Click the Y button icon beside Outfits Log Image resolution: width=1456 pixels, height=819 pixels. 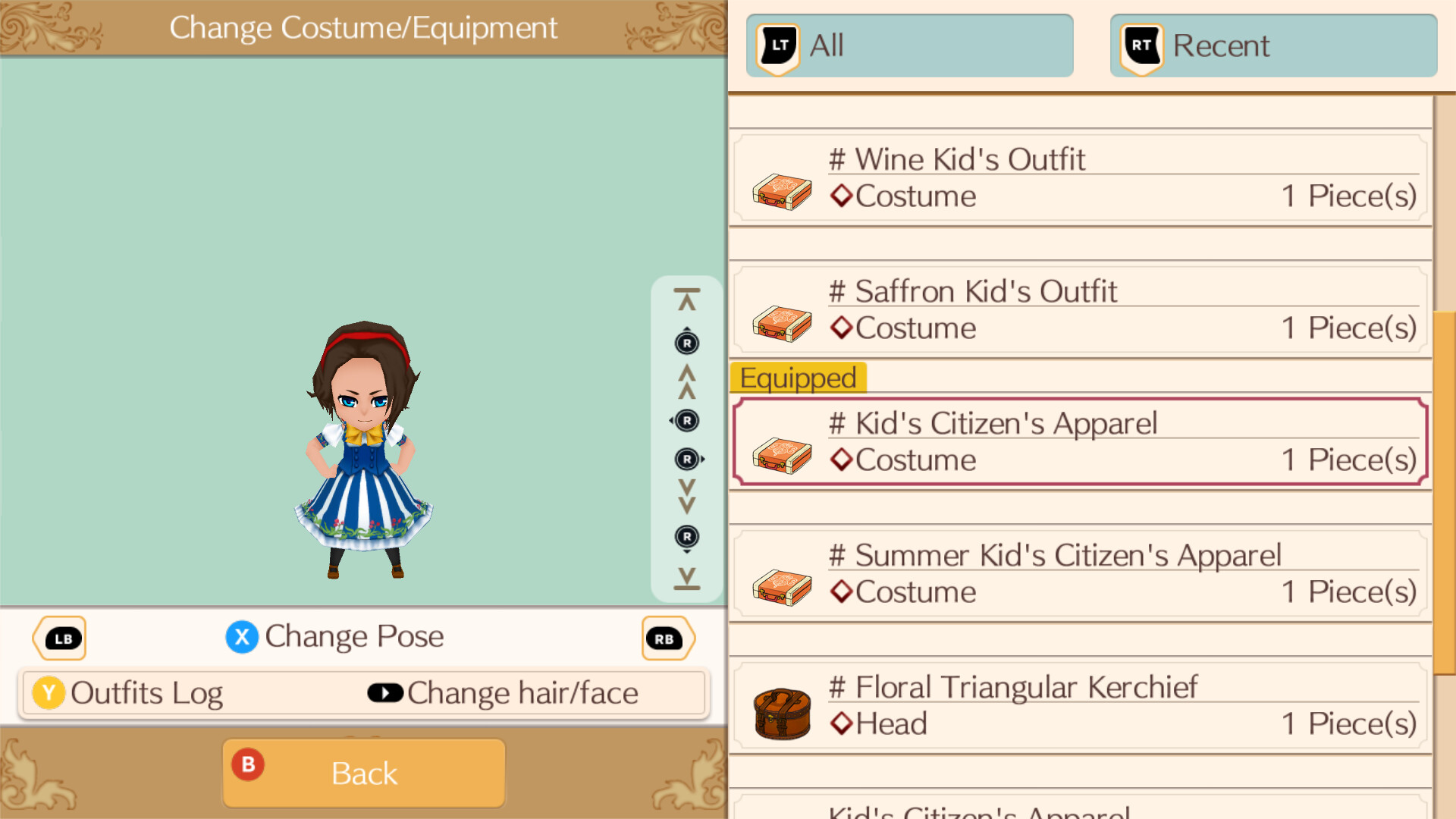[x=48, y=692]
